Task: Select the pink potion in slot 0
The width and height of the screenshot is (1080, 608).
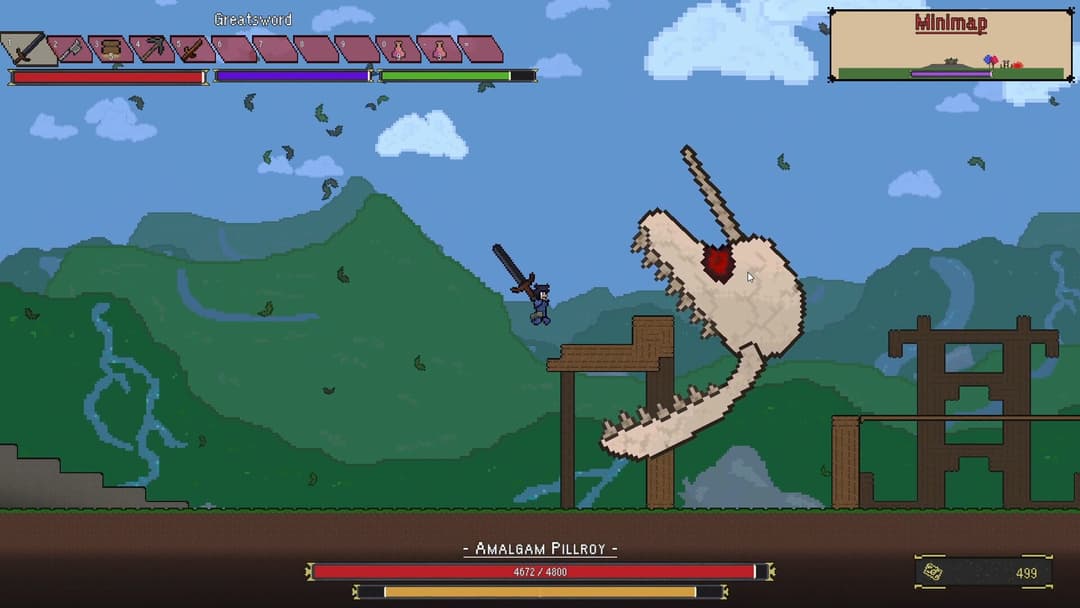Action: pyautogui.click(x=397, y=49)
